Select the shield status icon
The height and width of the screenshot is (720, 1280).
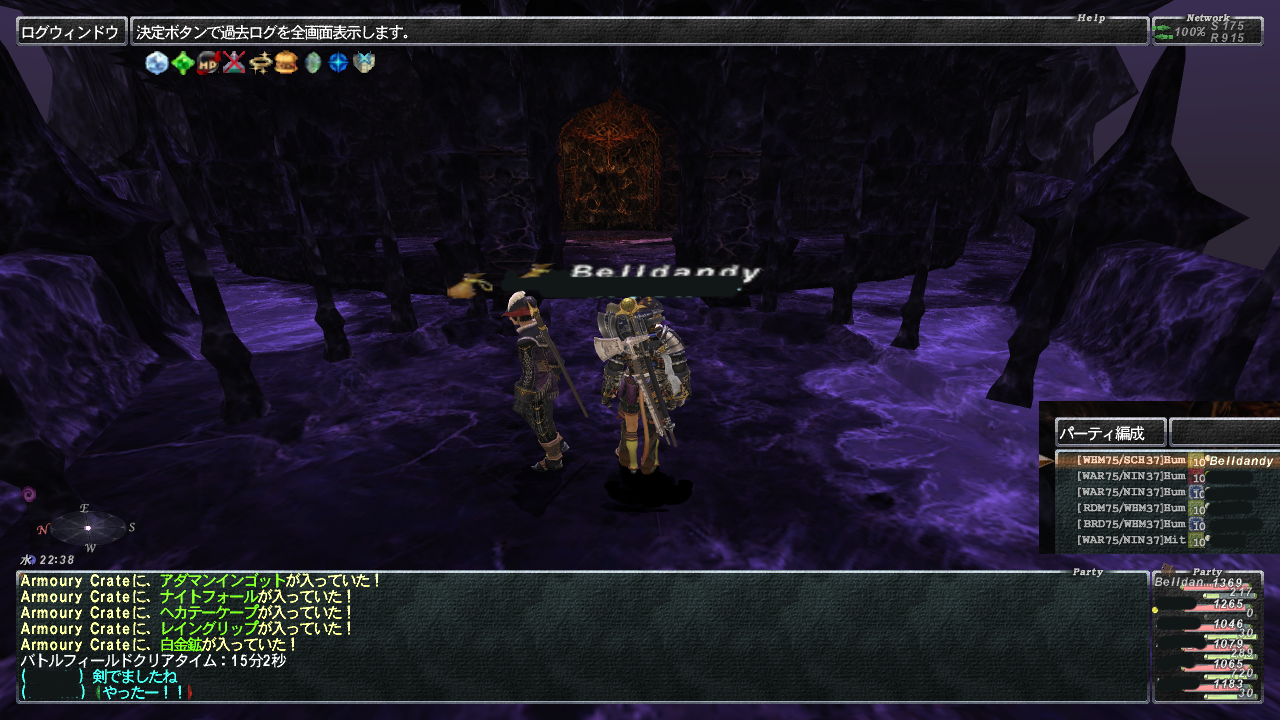point(364,63)
